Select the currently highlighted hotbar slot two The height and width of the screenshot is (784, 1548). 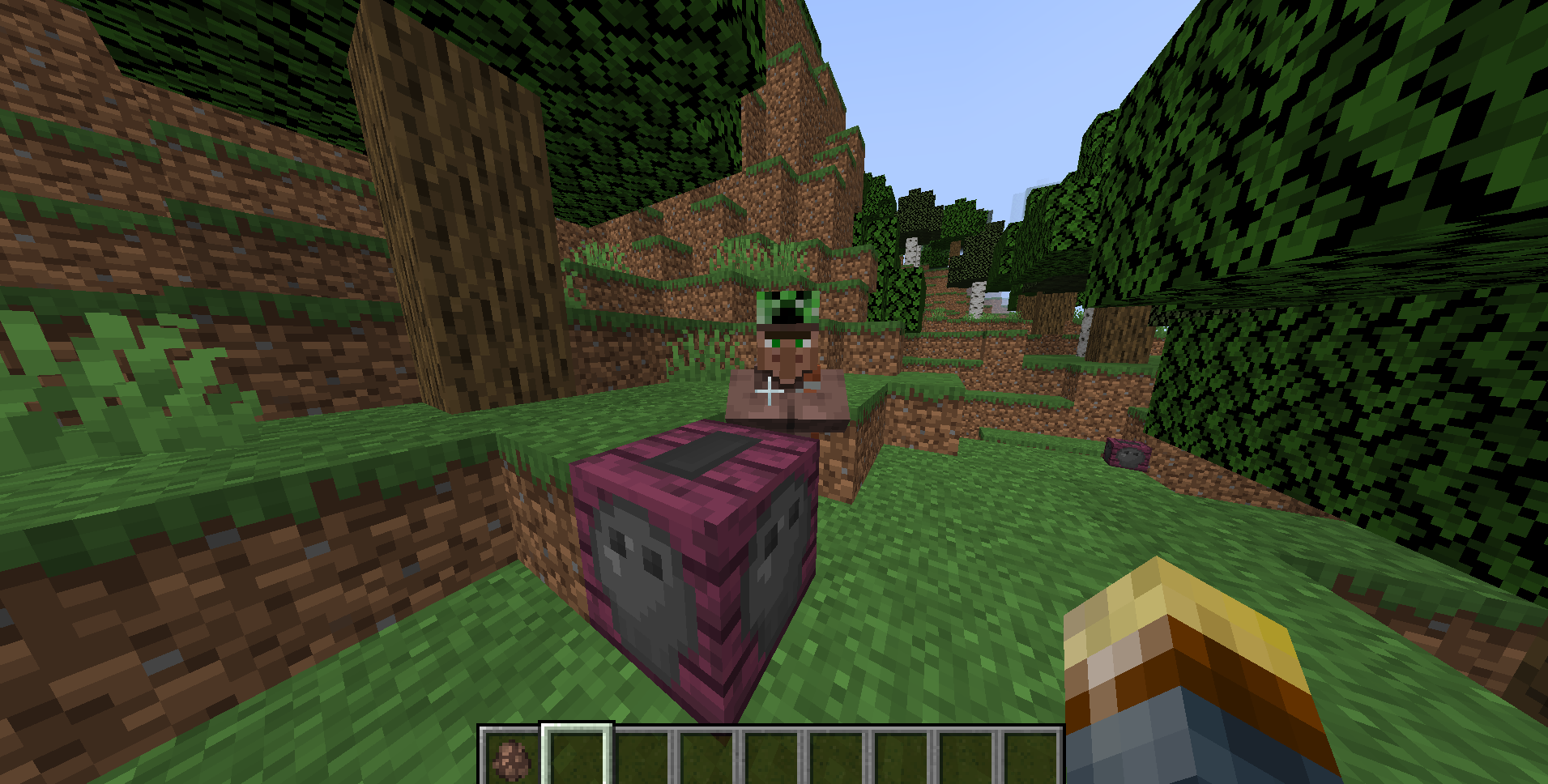pyautogui.click(x=577, y=757)
